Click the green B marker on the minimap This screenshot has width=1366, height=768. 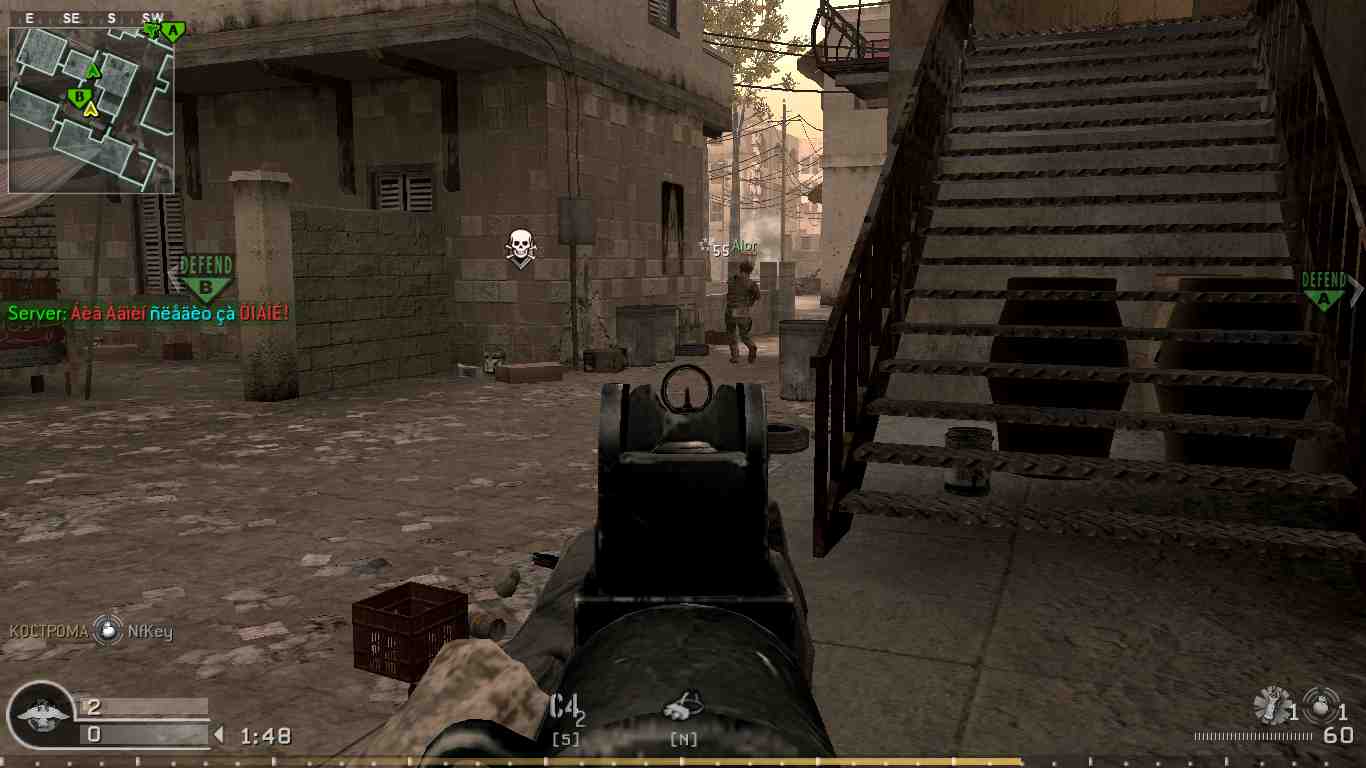80,95
